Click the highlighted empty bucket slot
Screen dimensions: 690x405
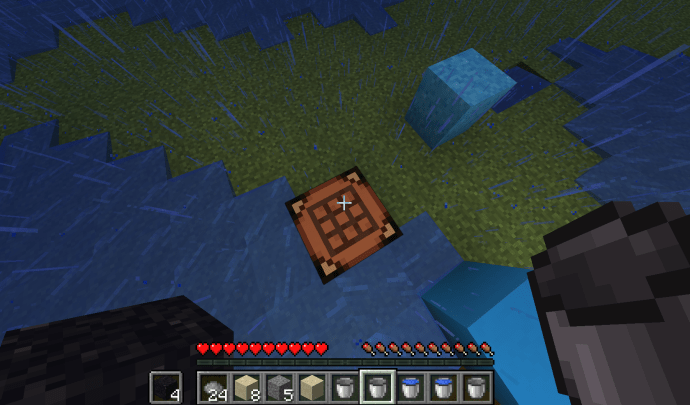click(377, 387)
